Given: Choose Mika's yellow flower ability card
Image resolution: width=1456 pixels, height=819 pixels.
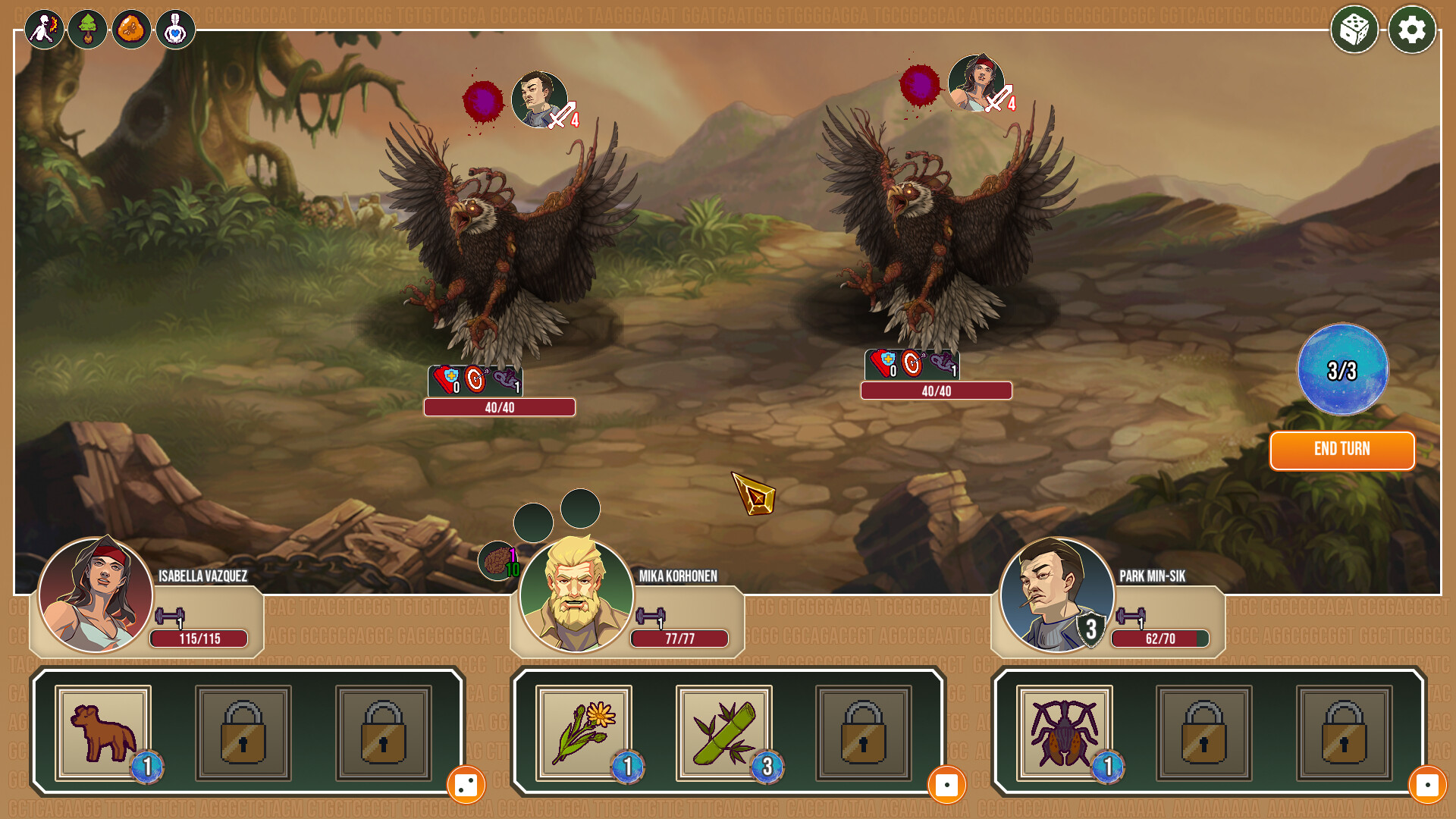Looking at the screenshot, I should [x=583, y=733].
